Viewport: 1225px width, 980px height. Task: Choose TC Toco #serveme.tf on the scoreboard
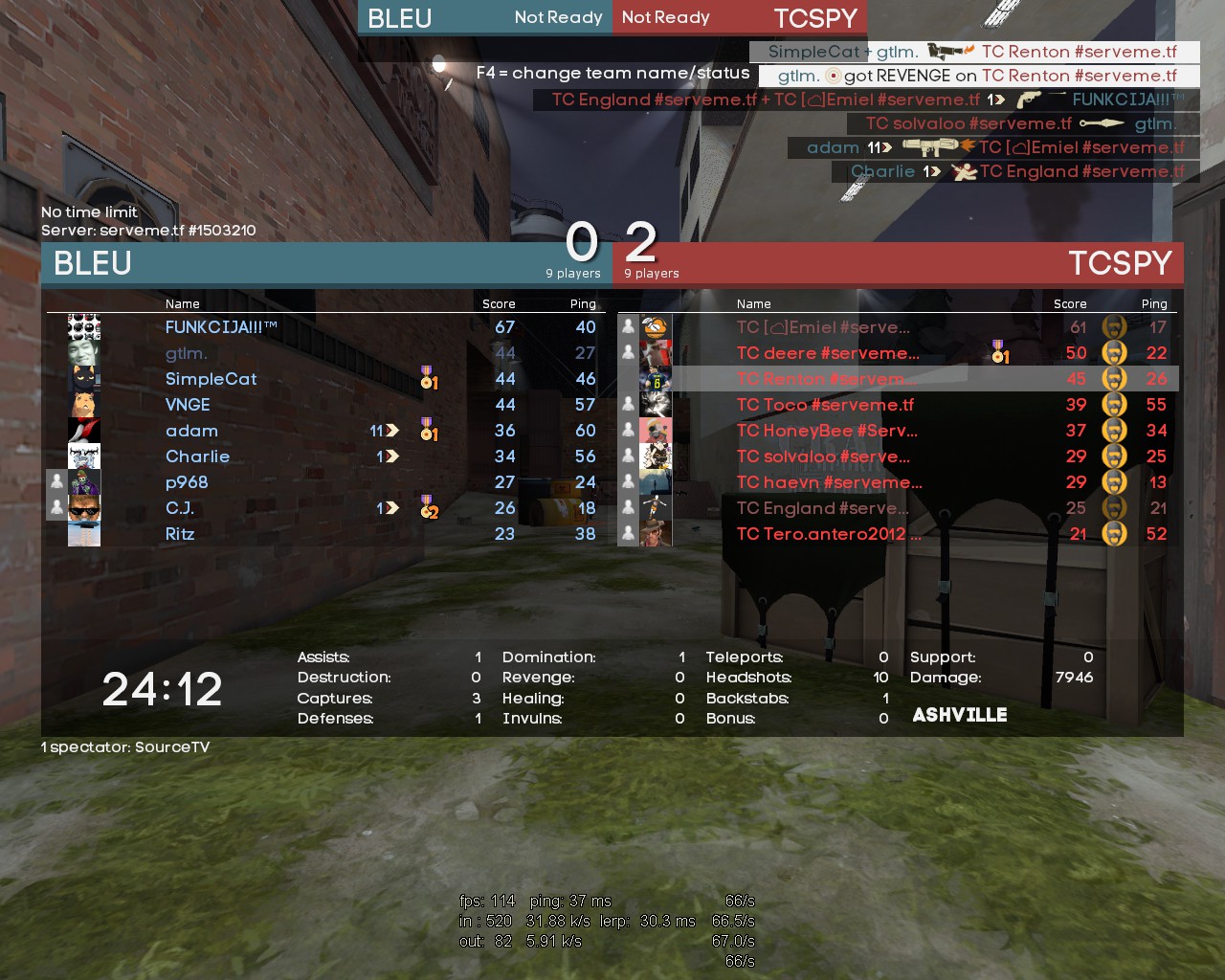pyautogui.click(x=825, y=405)
